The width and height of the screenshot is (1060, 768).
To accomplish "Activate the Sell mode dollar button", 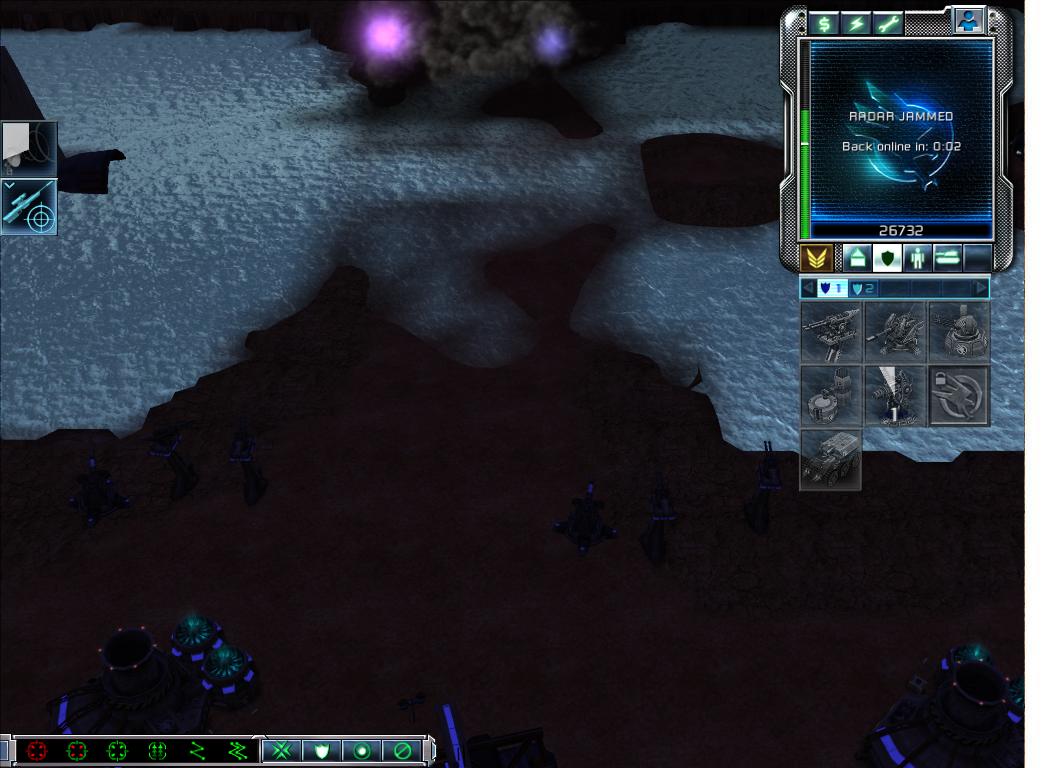I will click(x=824, y=23).
